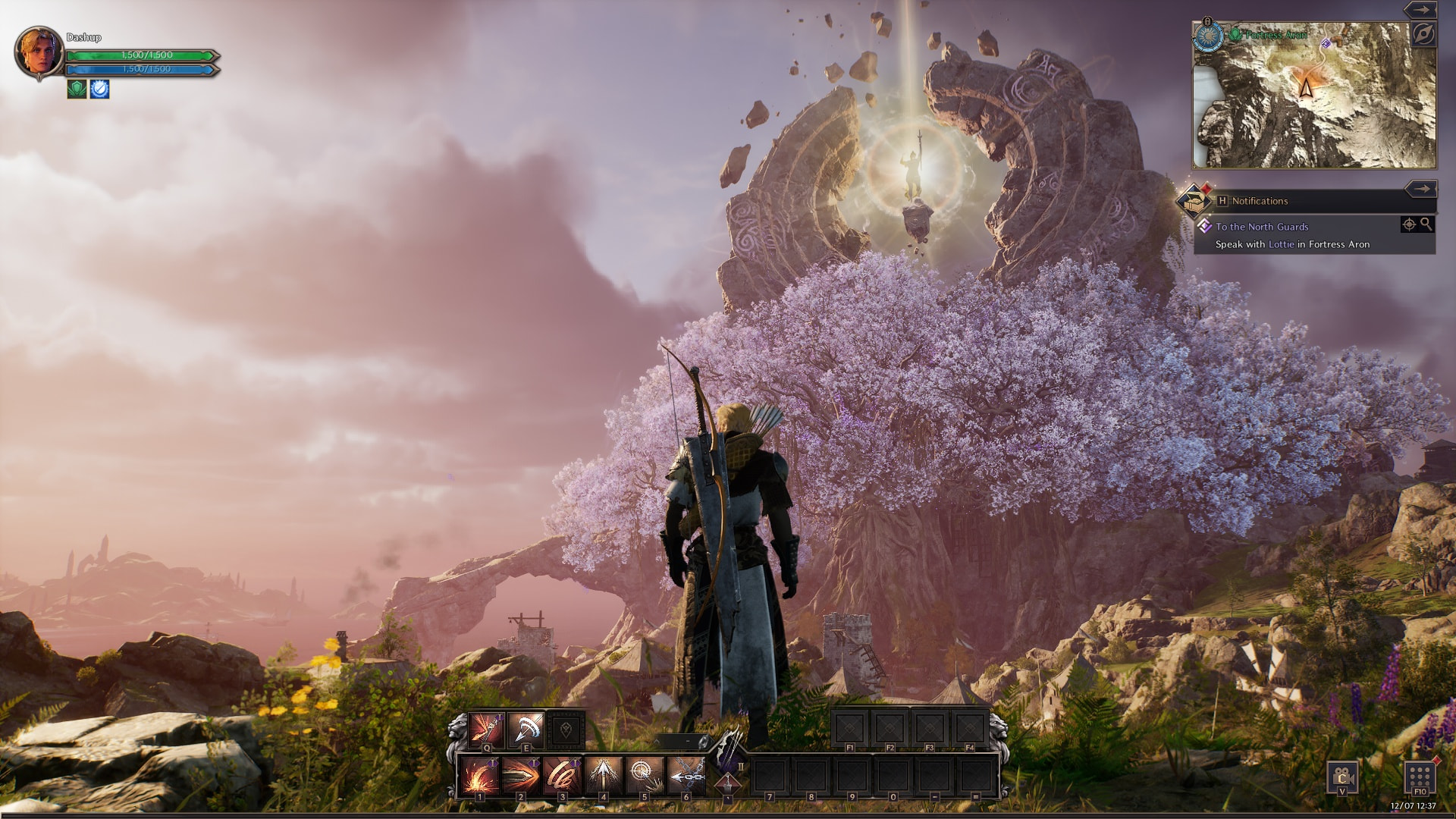Toggle the compass button beside the minimap
This screenshot has height=819, width=1456.
[x=1423, y=35]
